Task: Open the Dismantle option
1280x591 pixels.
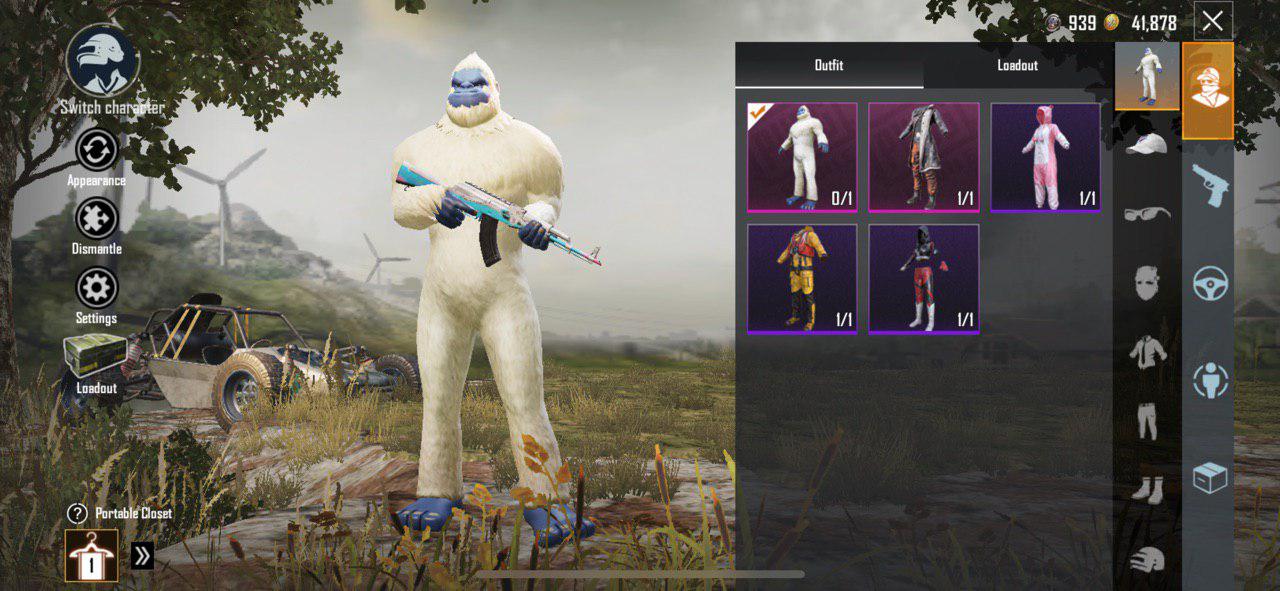Action: [x=96, y=220]
